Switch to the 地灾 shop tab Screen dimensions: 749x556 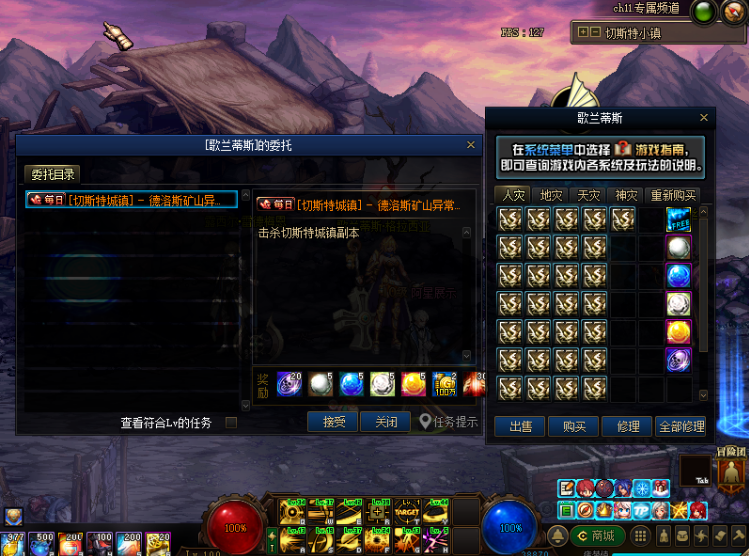552,195
